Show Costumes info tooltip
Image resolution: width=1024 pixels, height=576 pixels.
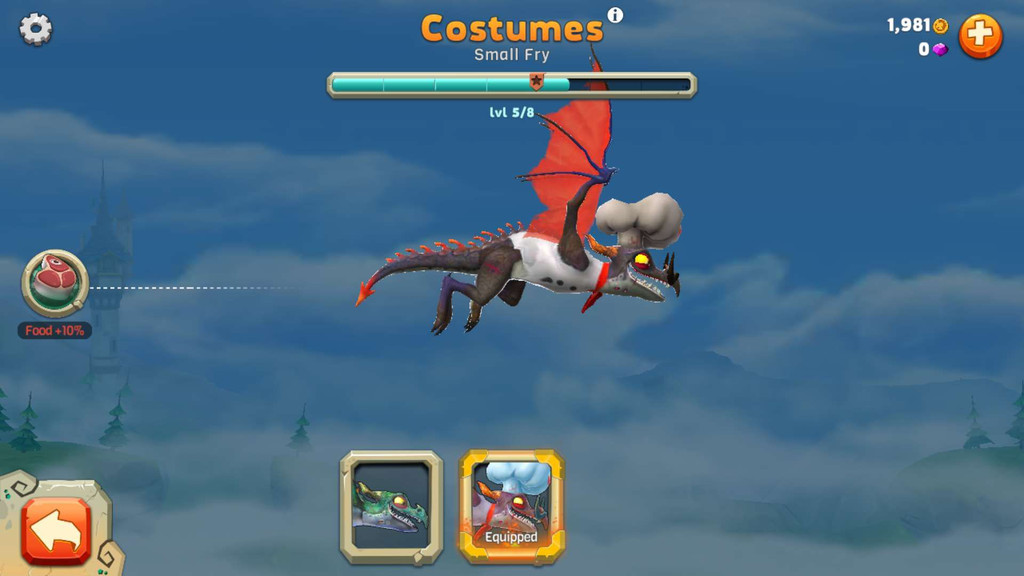point(615,15)
